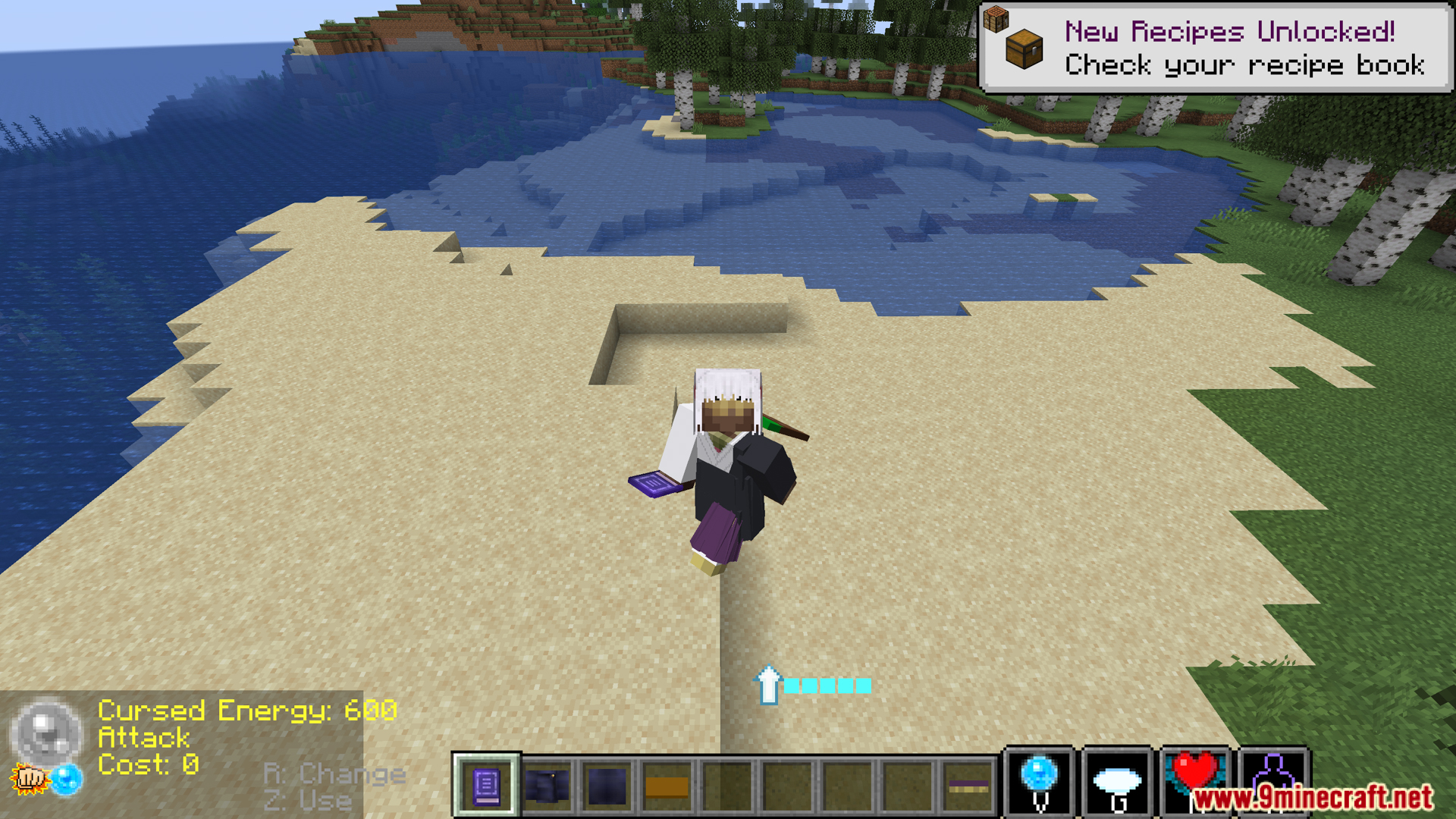Screen dimensions: 1456x819
Task: Click the large cursed energy orb icon
Action: click(x=47, y=734)
